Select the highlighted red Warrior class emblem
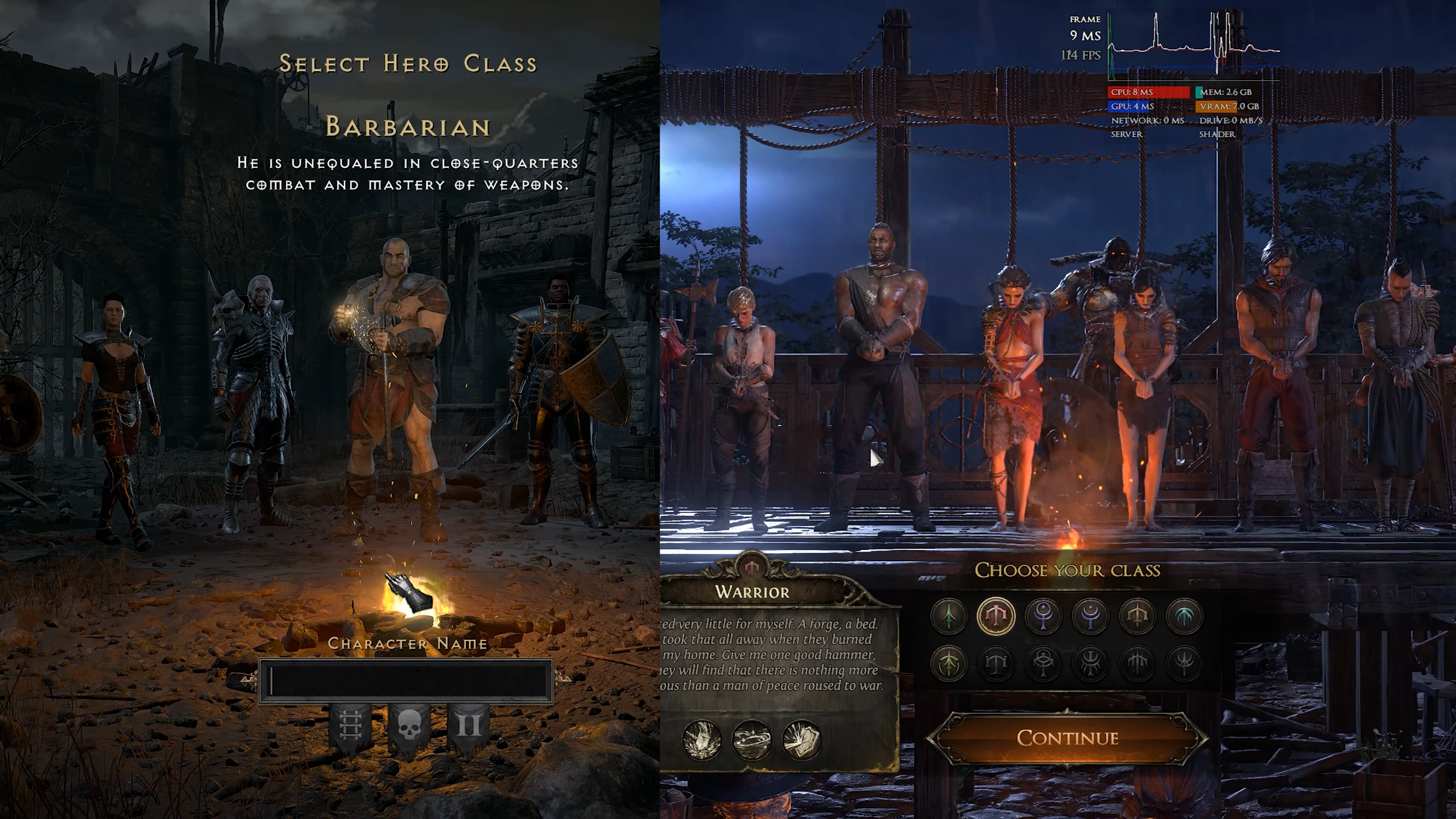This screenshot has width=1456, height=819. tap(995, 616)
